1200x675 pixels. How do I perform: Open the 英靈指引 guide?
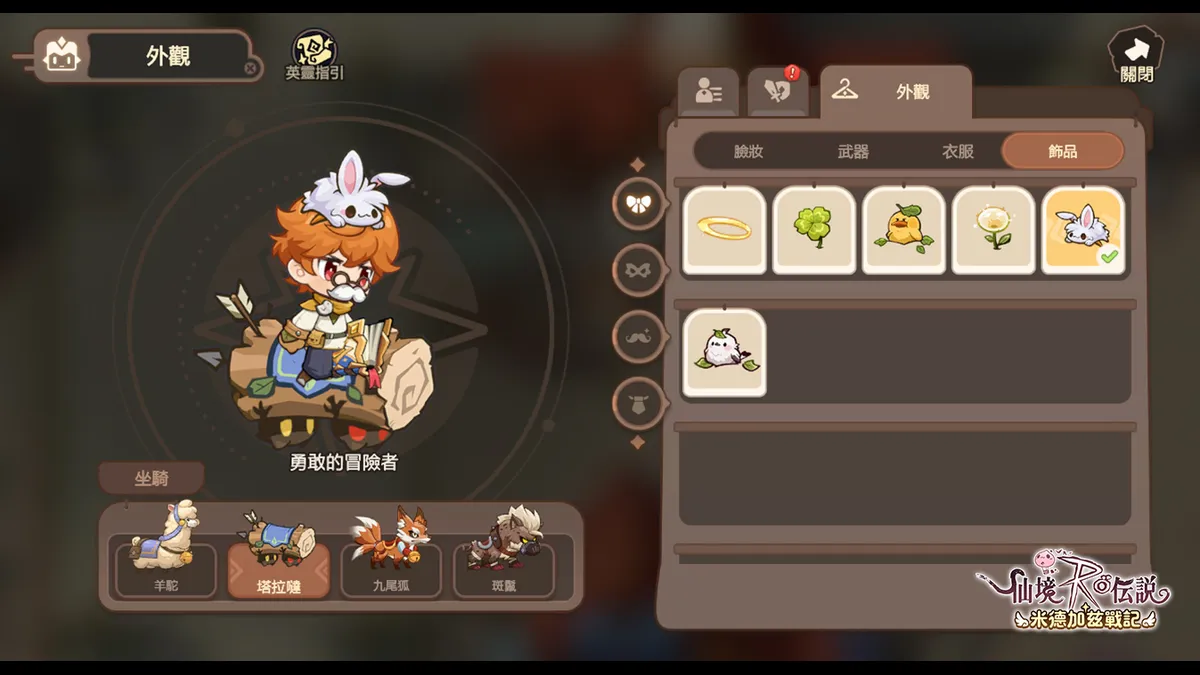click(314, 54)
